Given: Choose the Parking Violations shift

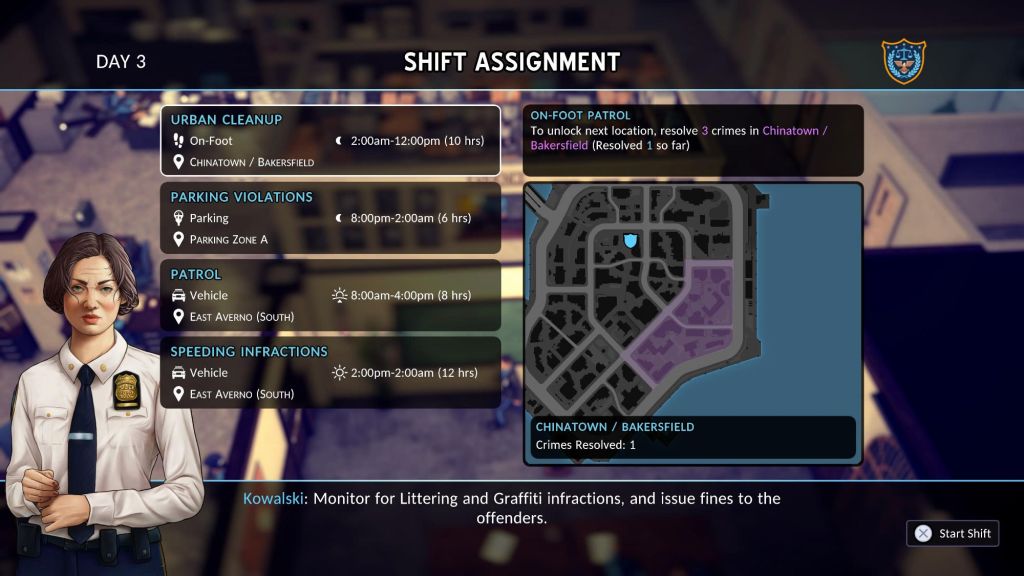Looking at the screenshot, I should [x=330, y=217].
